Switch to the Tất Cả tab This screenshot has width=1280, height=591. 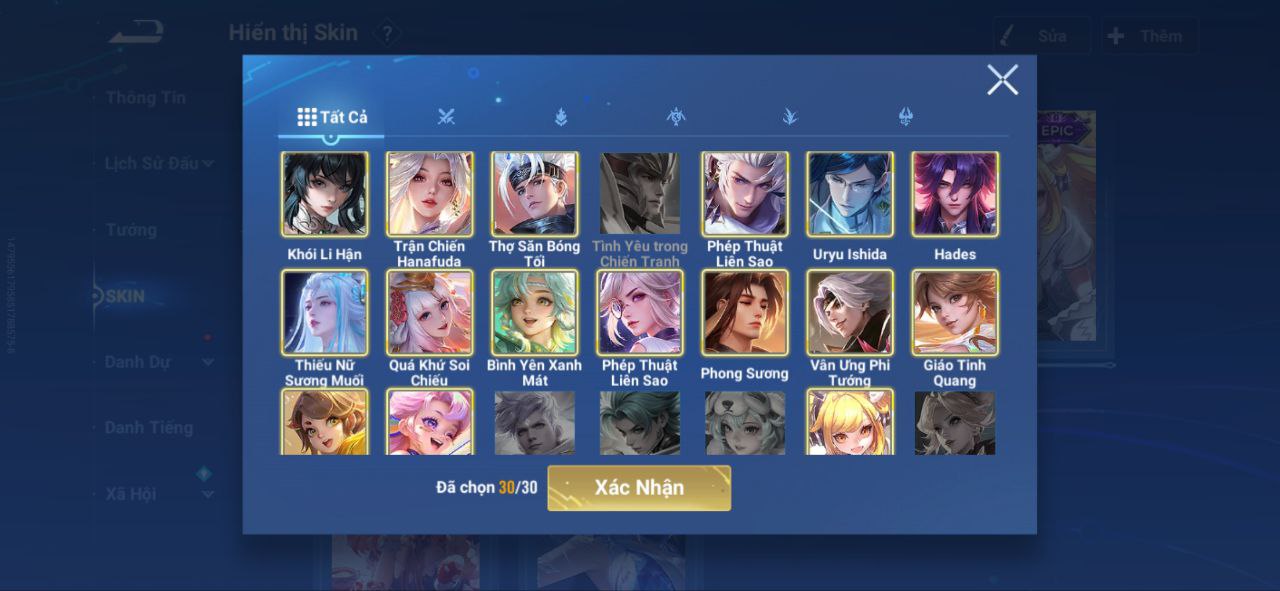pos(332,117)
